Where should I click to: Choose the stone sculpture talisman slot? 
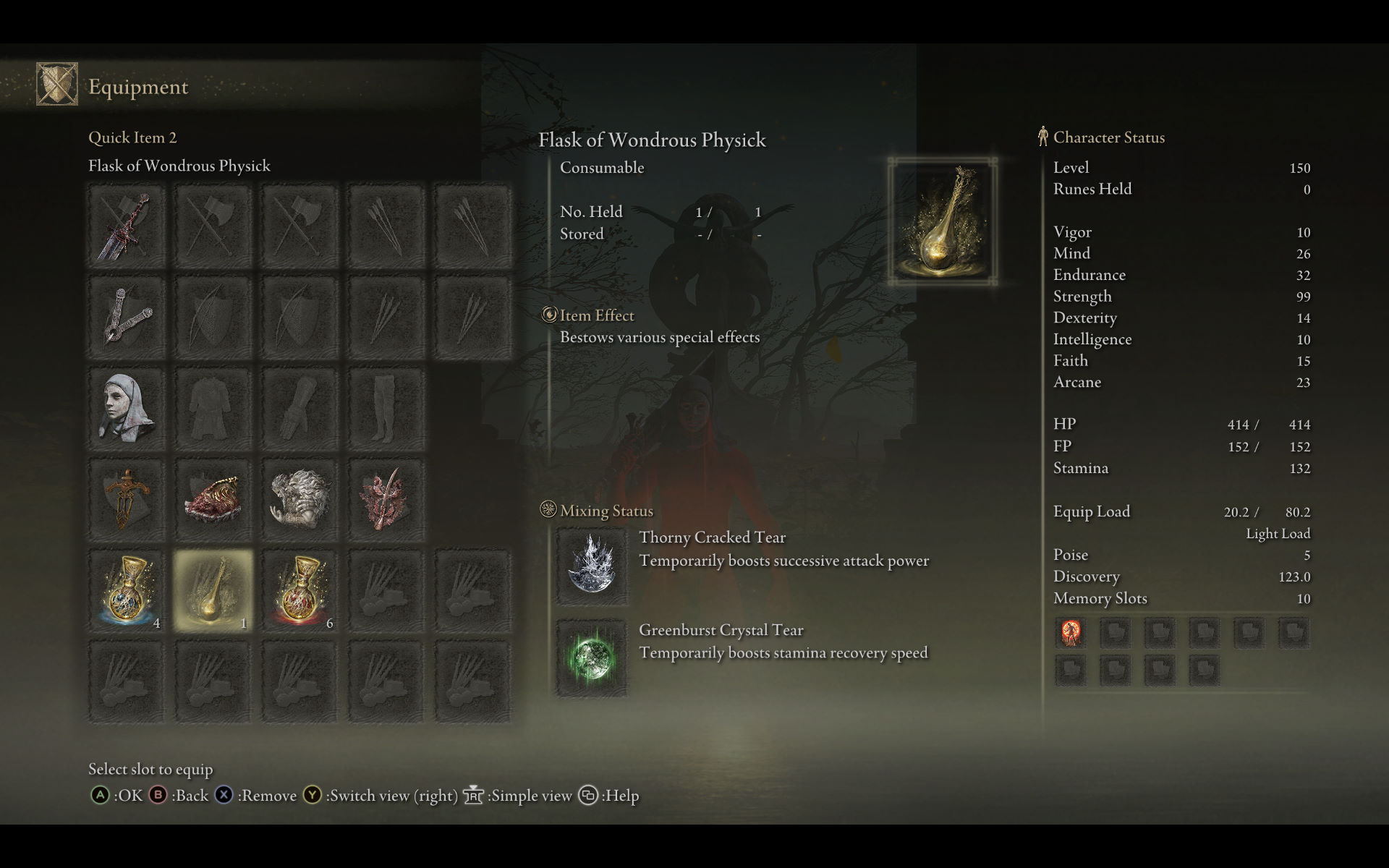click(300, 499)
